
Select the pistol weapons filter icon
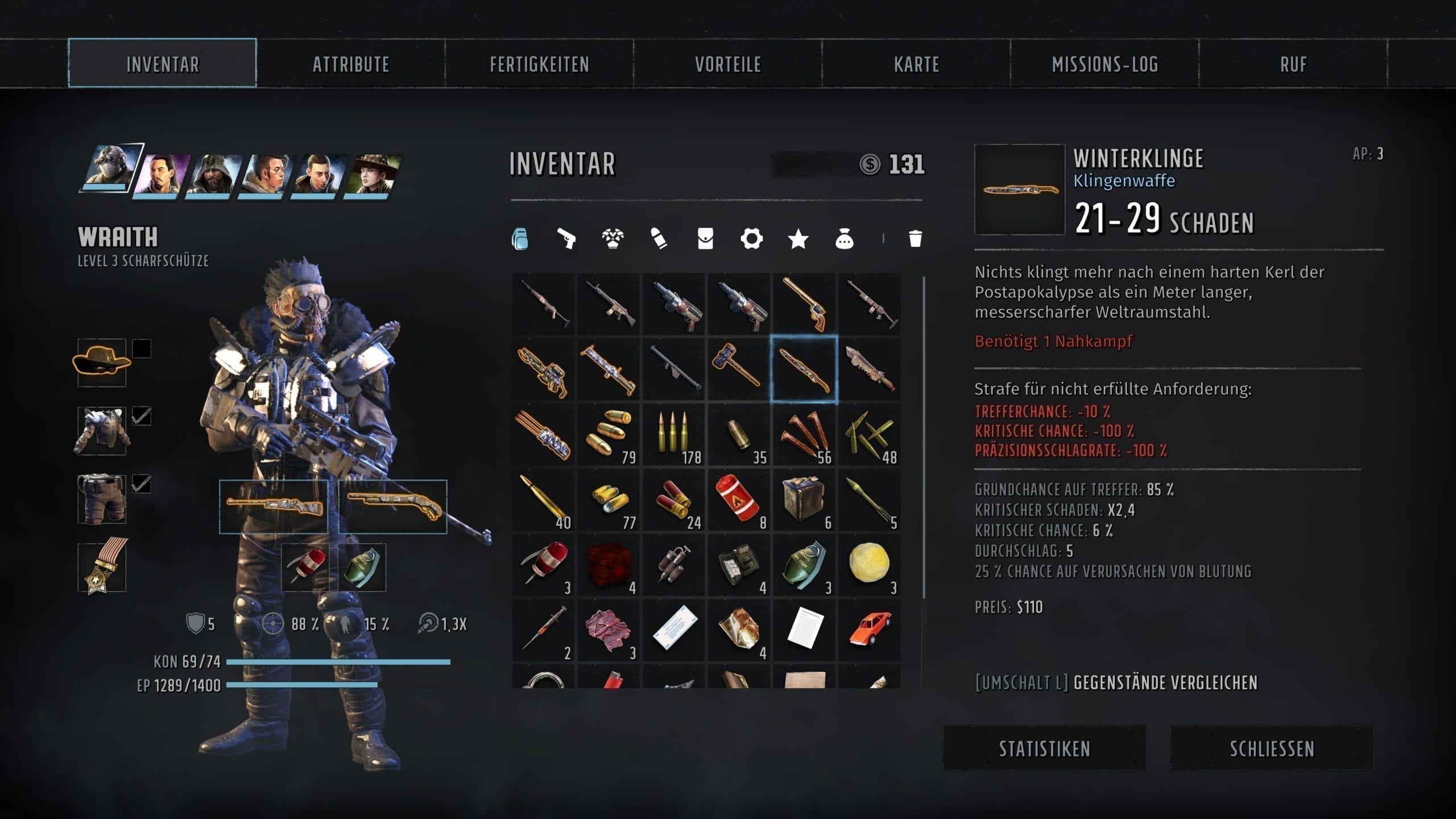(566, 239)
